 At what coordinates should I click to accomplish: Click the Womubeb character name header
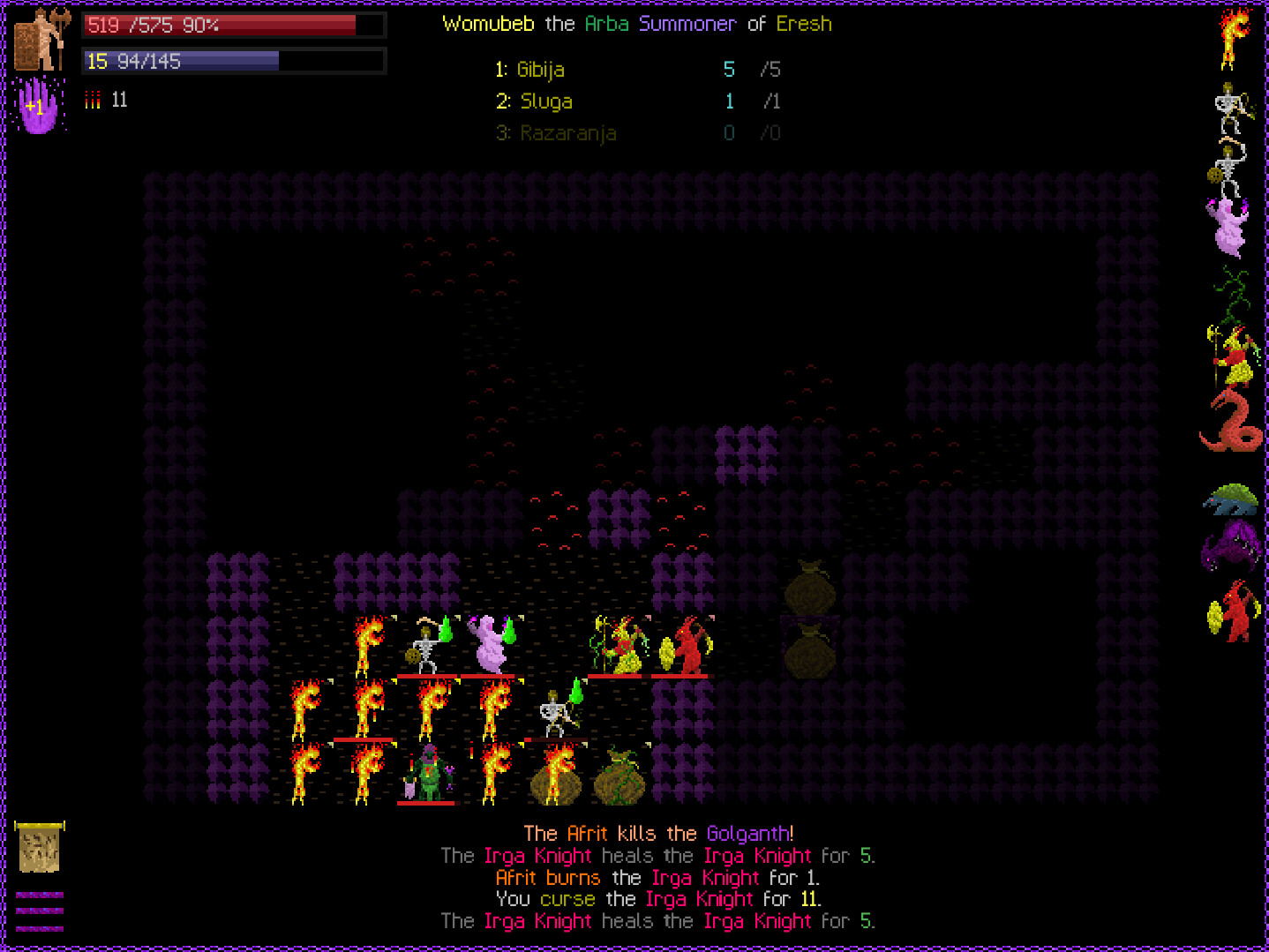(489, 24)
